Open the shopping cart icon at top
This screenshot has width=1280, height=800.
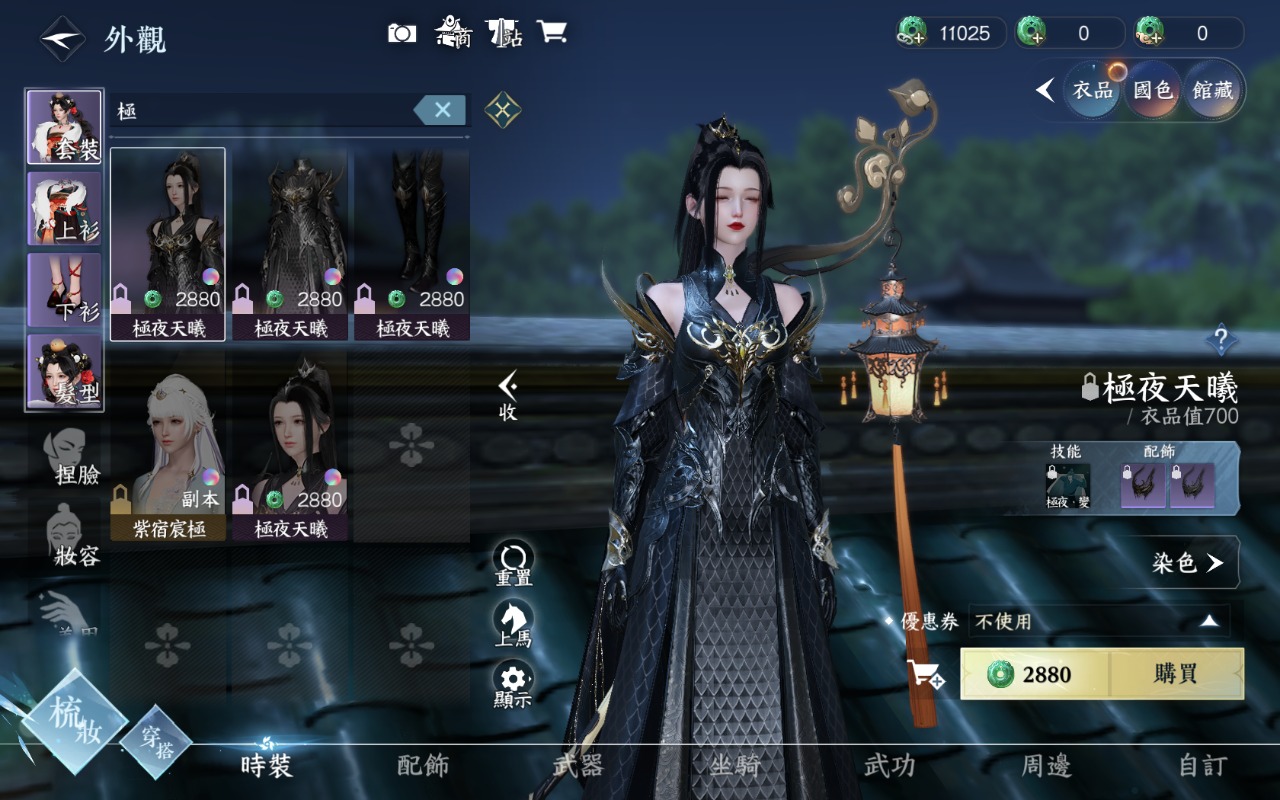coord(551,32)
